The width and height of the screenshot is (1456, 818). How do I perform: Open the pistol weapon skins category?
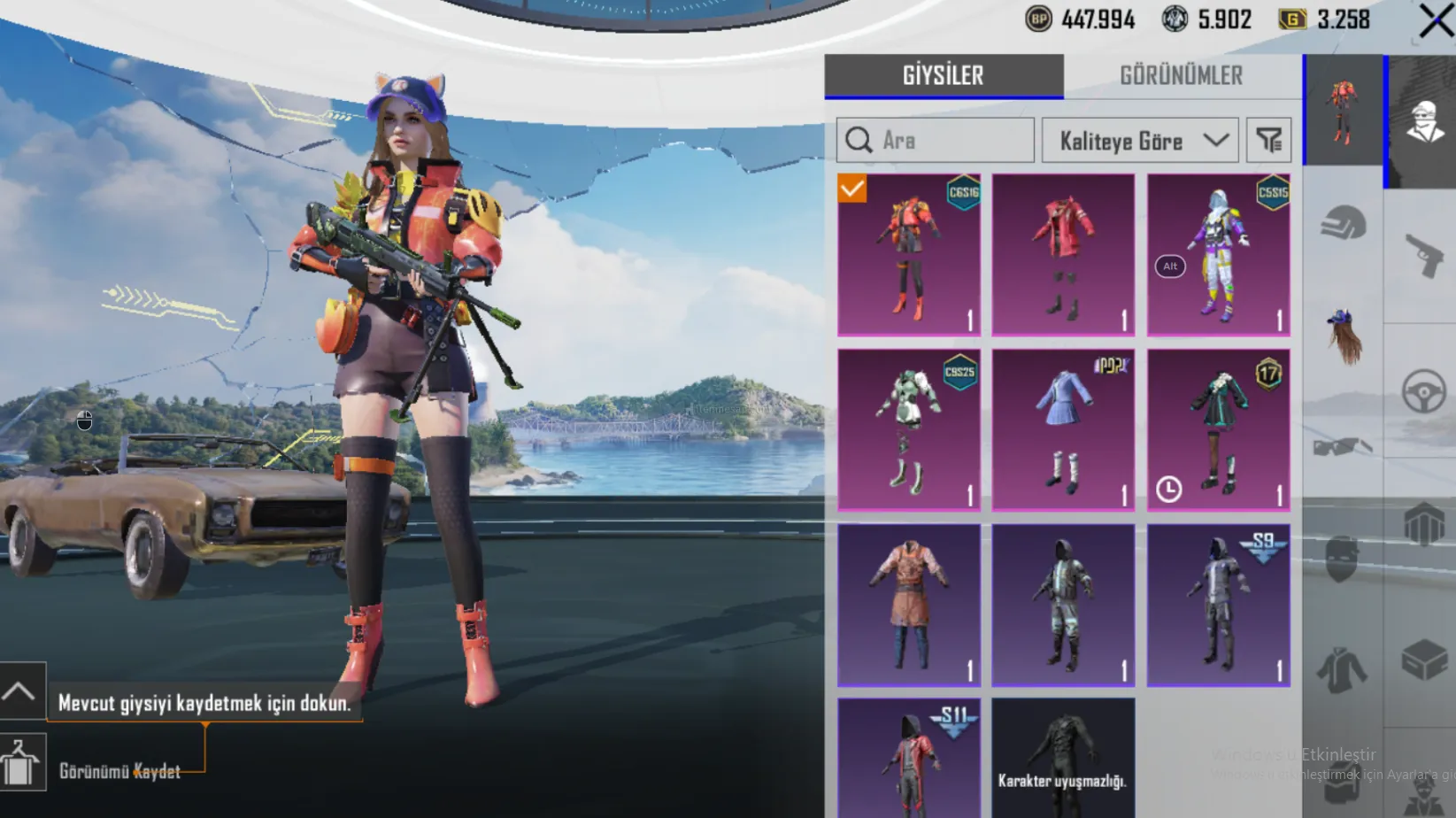pos(1423,255)
